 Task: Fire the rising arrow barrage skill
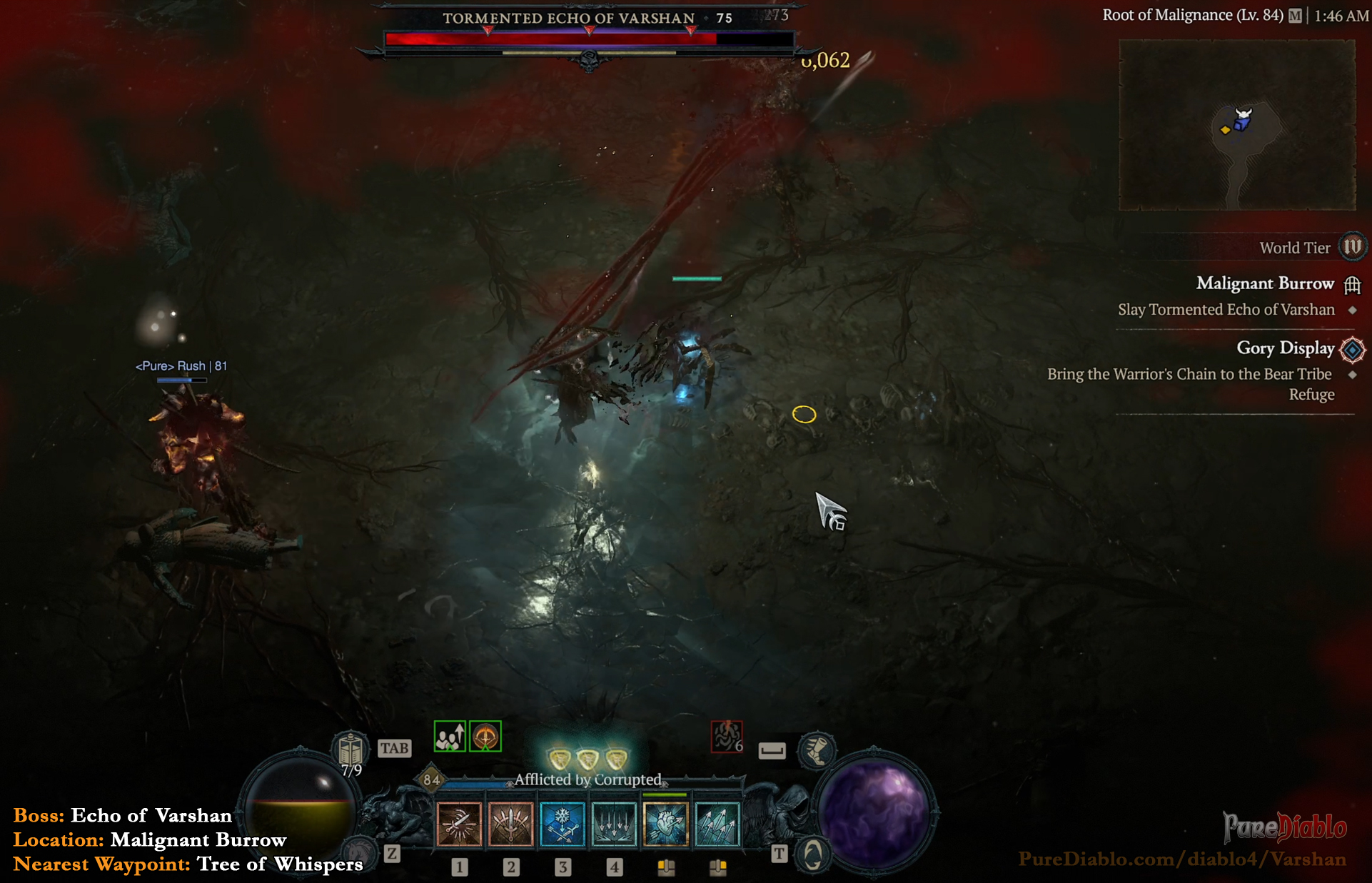click(717, 824)
